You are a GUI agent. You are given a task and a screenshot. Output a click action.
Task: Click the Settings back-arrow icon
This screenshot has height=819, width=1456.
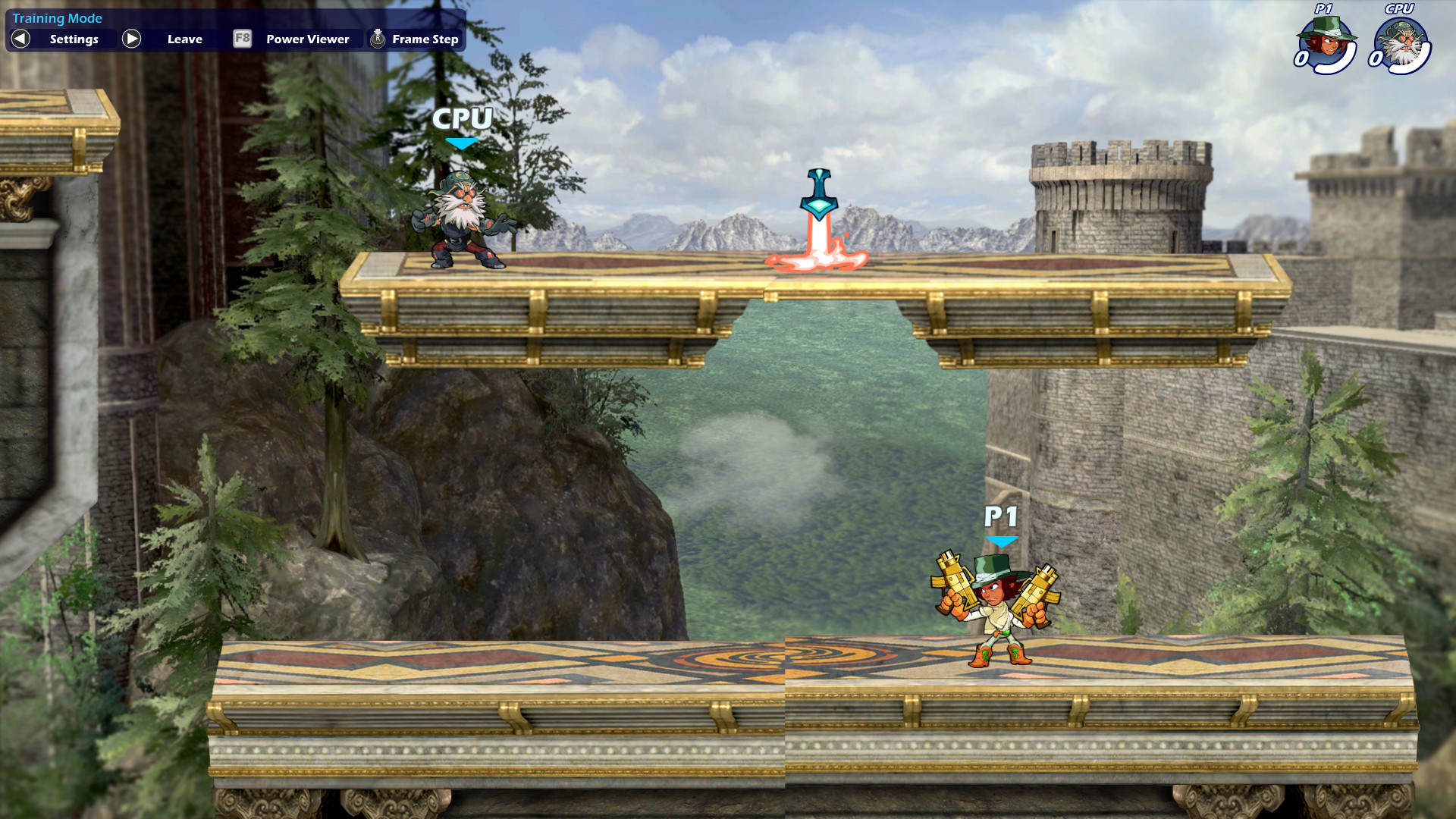tap(20, 39)
